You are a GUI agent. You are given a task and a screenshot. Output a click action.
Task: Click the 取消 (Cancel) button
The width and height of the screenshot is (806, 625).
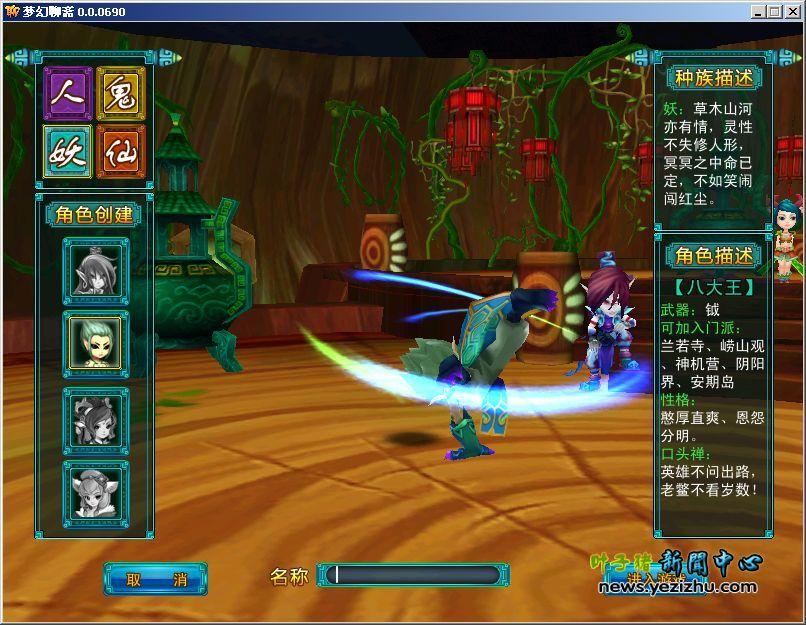(155, 578)
